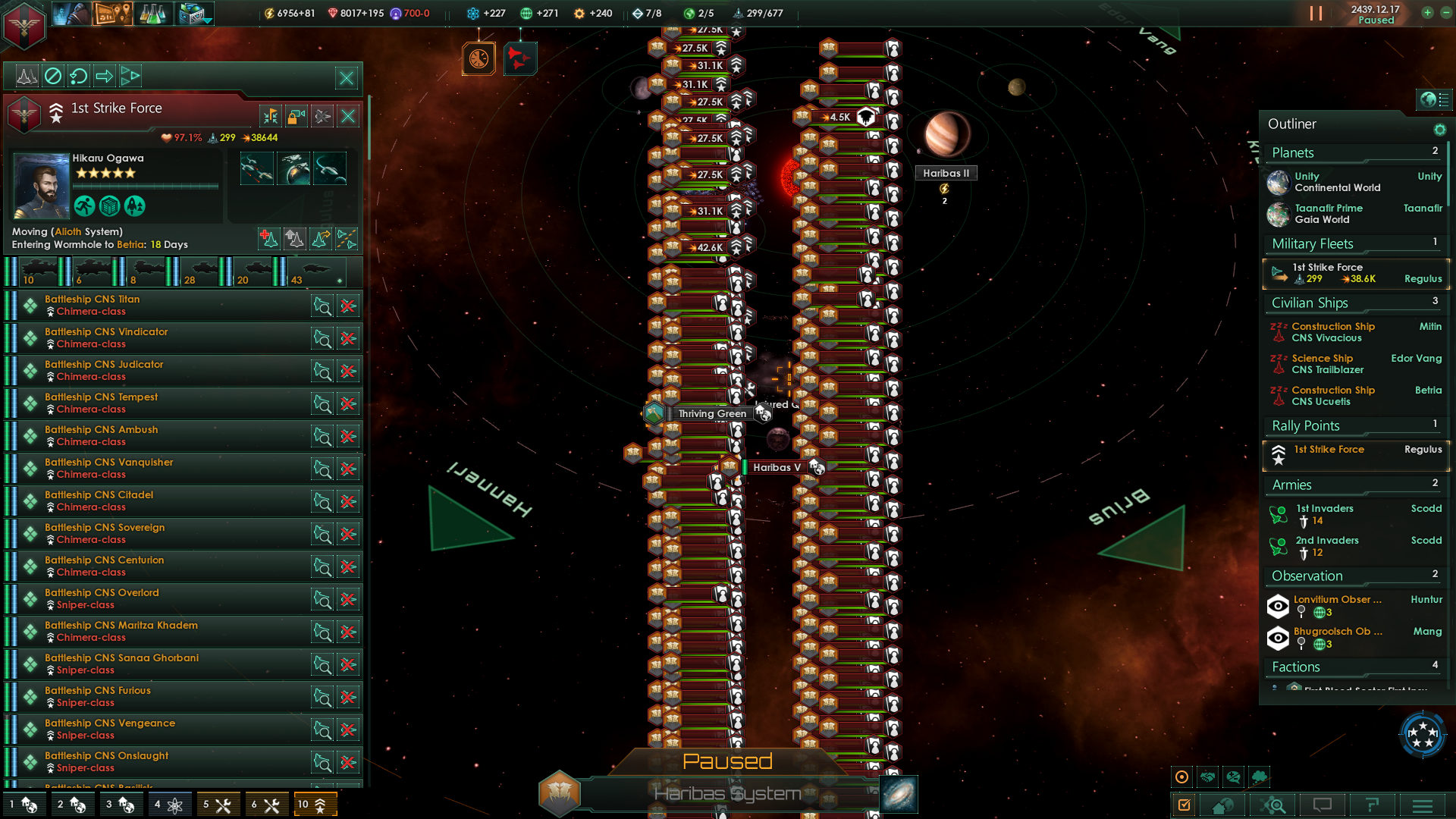Increase game speed with the plus button
Image resolution: width=1456 pixels, height=819 pixels.
pos(1427,13)
